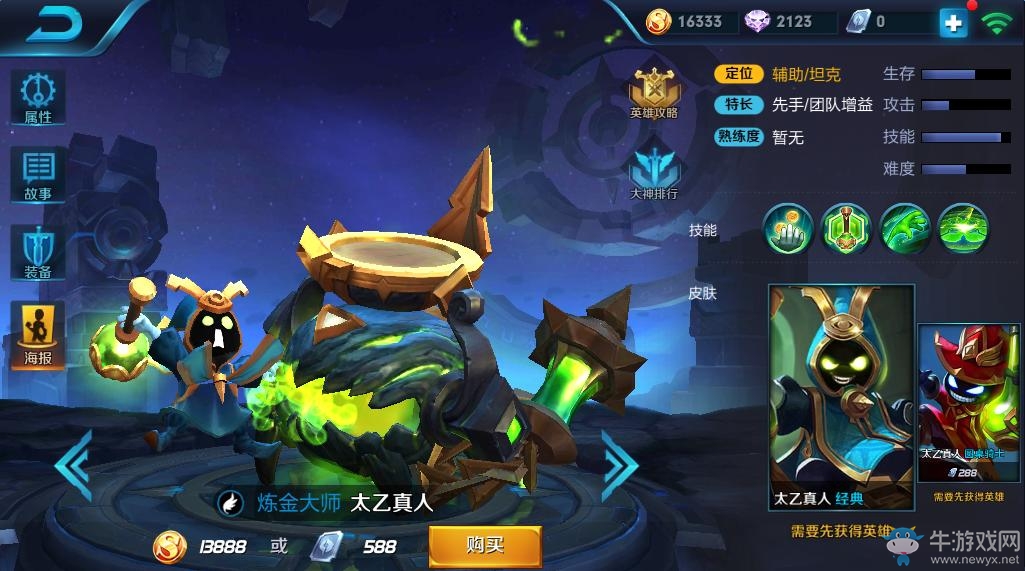Open the 英雄攻略 hero guide
1025x571 pixels.
point(654,94)
